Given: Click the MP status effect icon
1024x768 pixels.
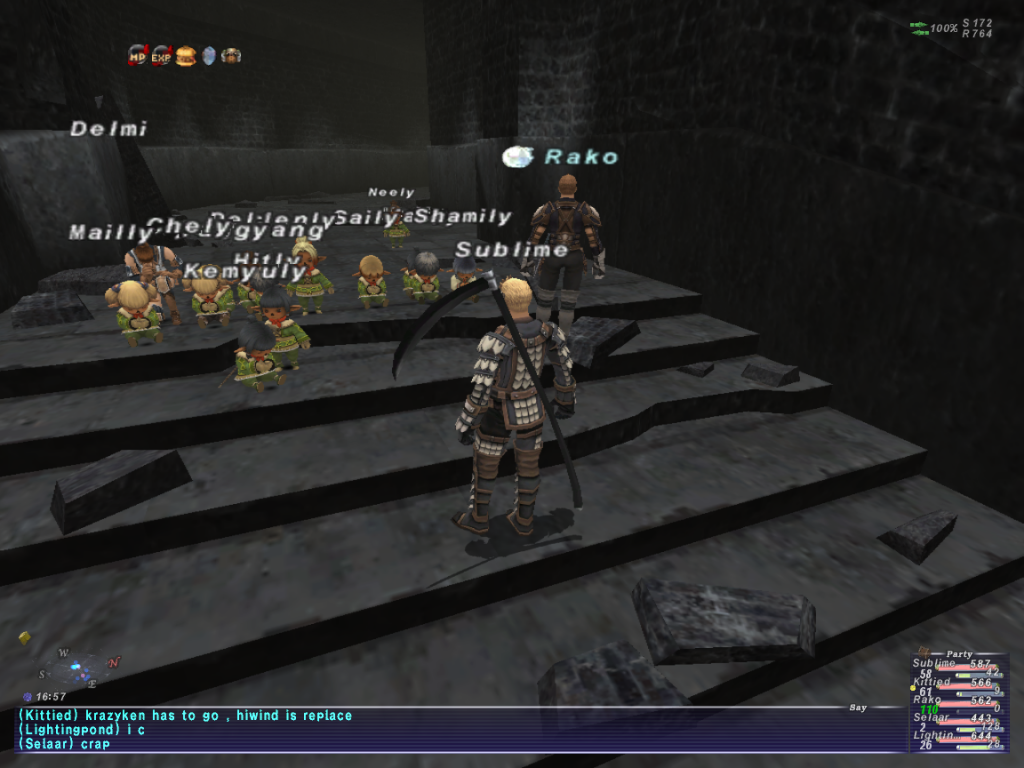Looking at the screenshot, I should point(138,56).
